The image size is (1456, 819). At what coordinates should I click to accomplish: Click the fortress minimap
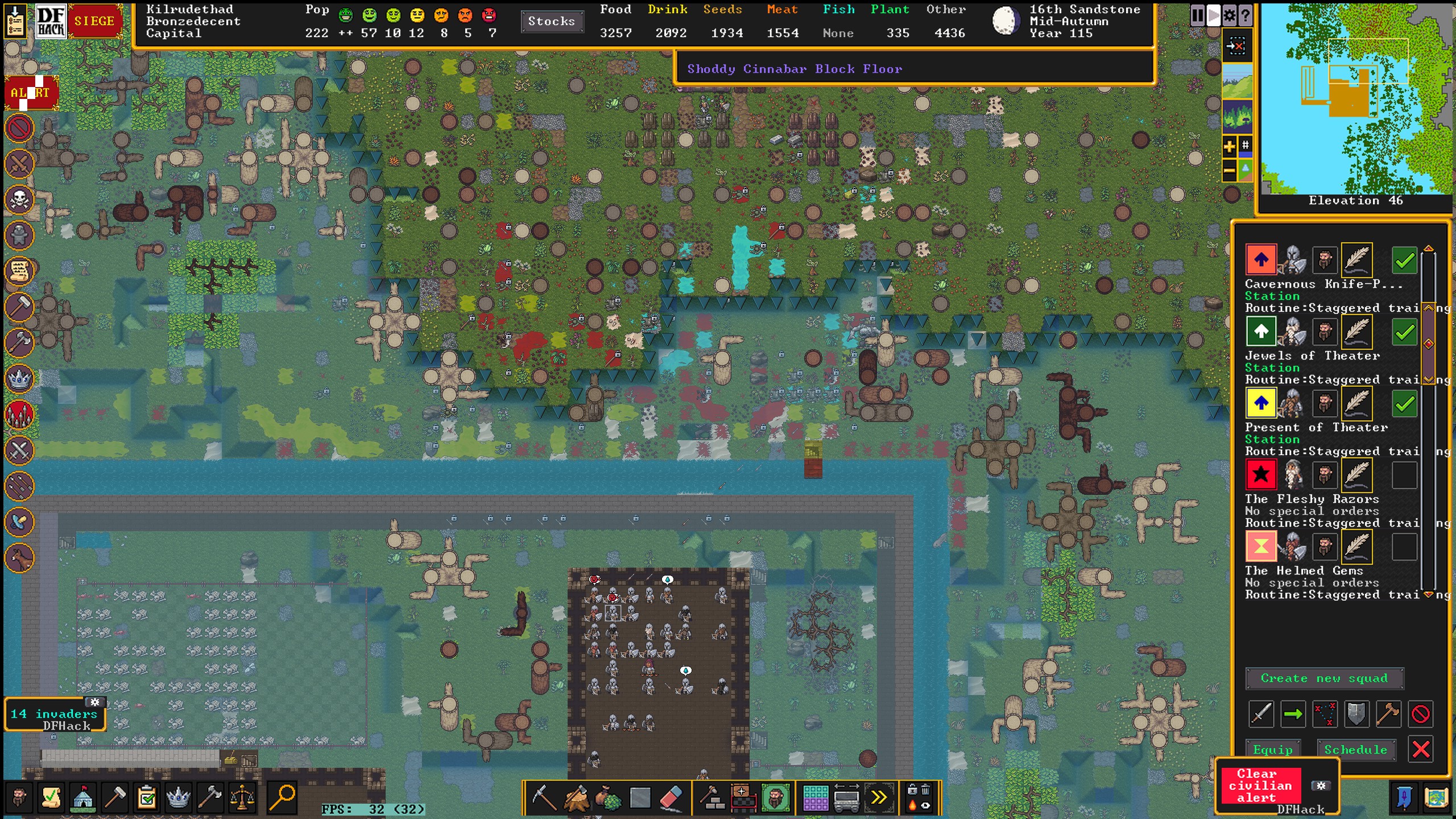click(x=1356, y=98)
